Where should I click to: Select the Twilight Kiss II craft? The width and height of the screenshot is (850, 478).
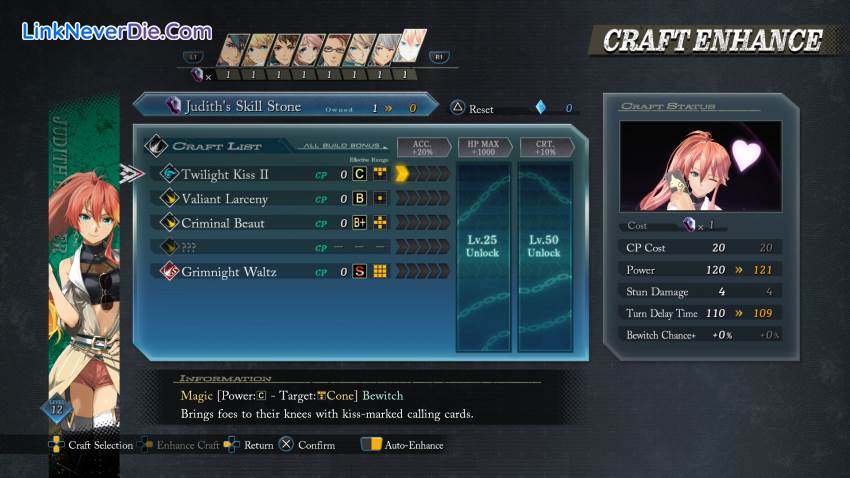225,174
